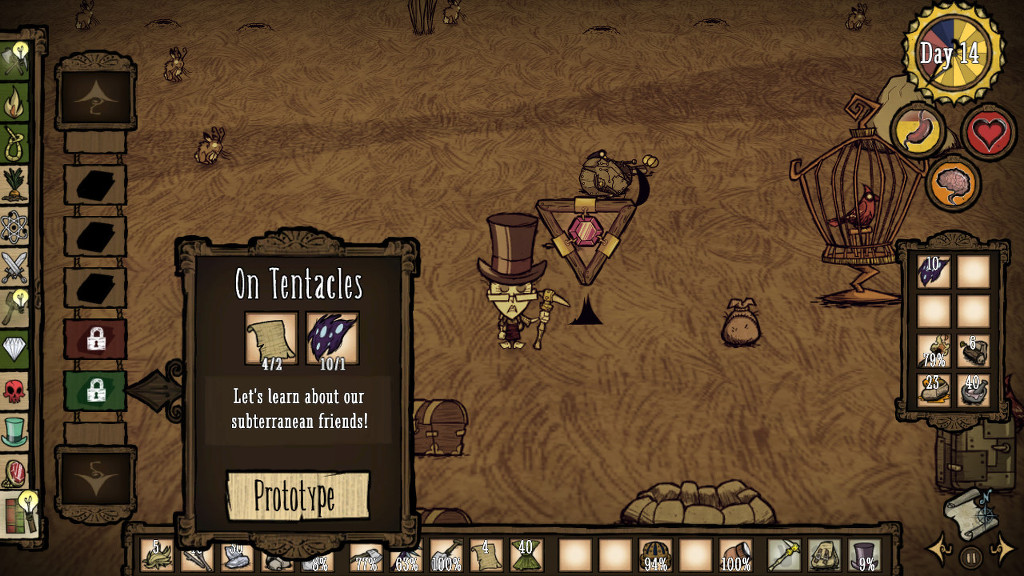The width and height of the screenshot is (1024, 576).
Task: Open the Fight crossed-swords crafting tab
Action: pyautogui.click(x=15, y=268)
